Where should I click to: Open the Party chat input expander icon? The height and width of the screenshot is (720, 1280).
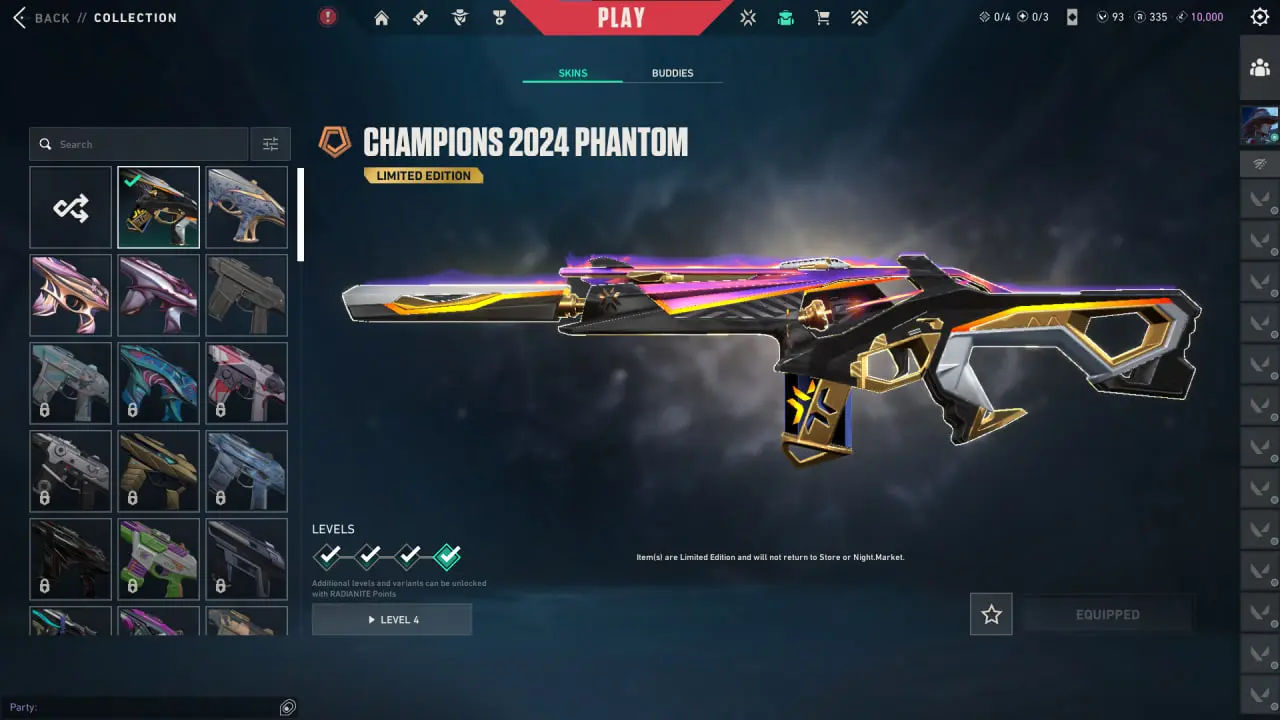(x=287, y=707)
